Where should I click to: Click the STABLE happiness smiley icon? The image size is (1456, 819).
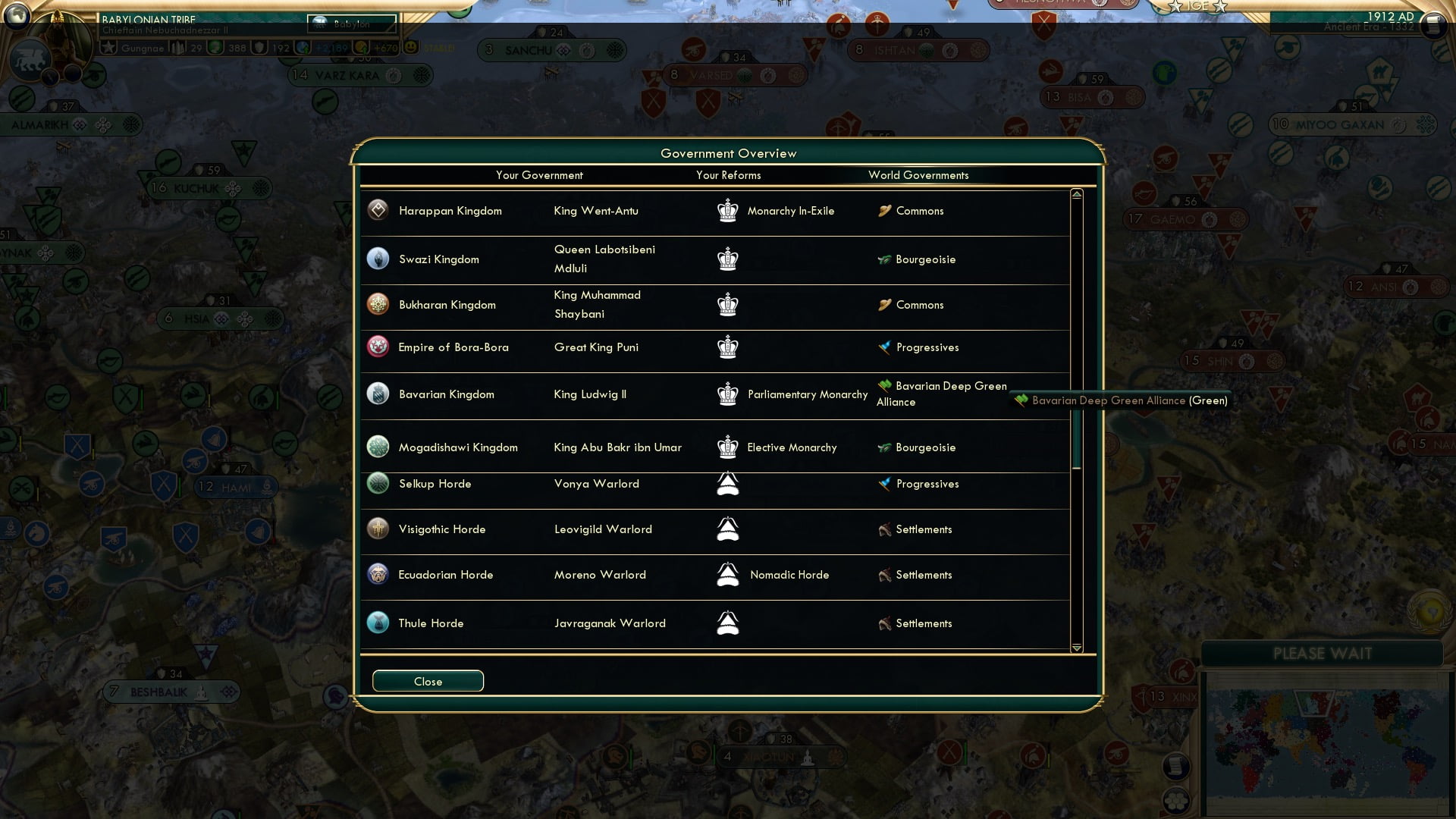[409, 47]
